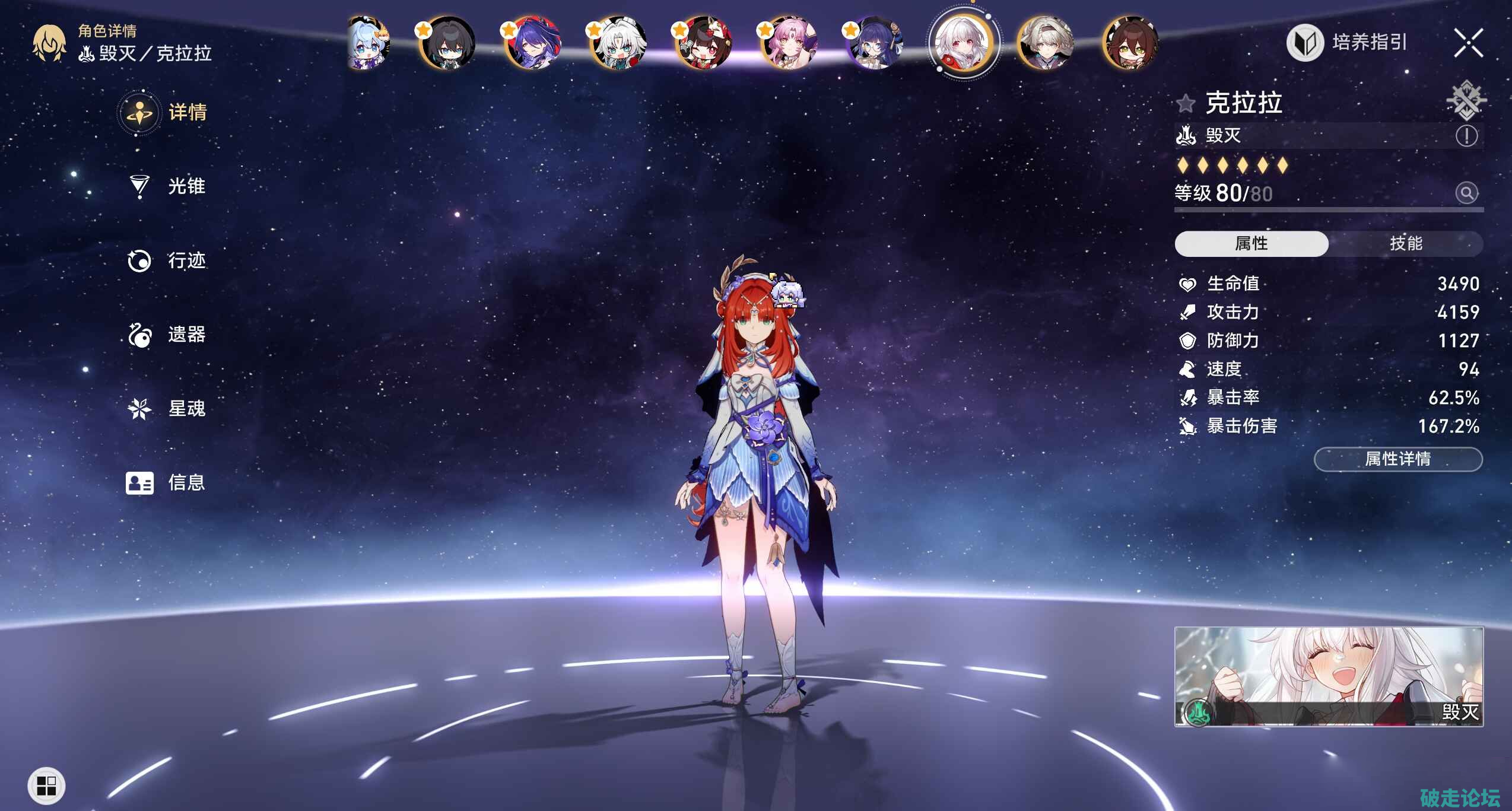Open 属性详情 attribute details
Screen dimensions: 1512x811
[x=1397, y=459]
